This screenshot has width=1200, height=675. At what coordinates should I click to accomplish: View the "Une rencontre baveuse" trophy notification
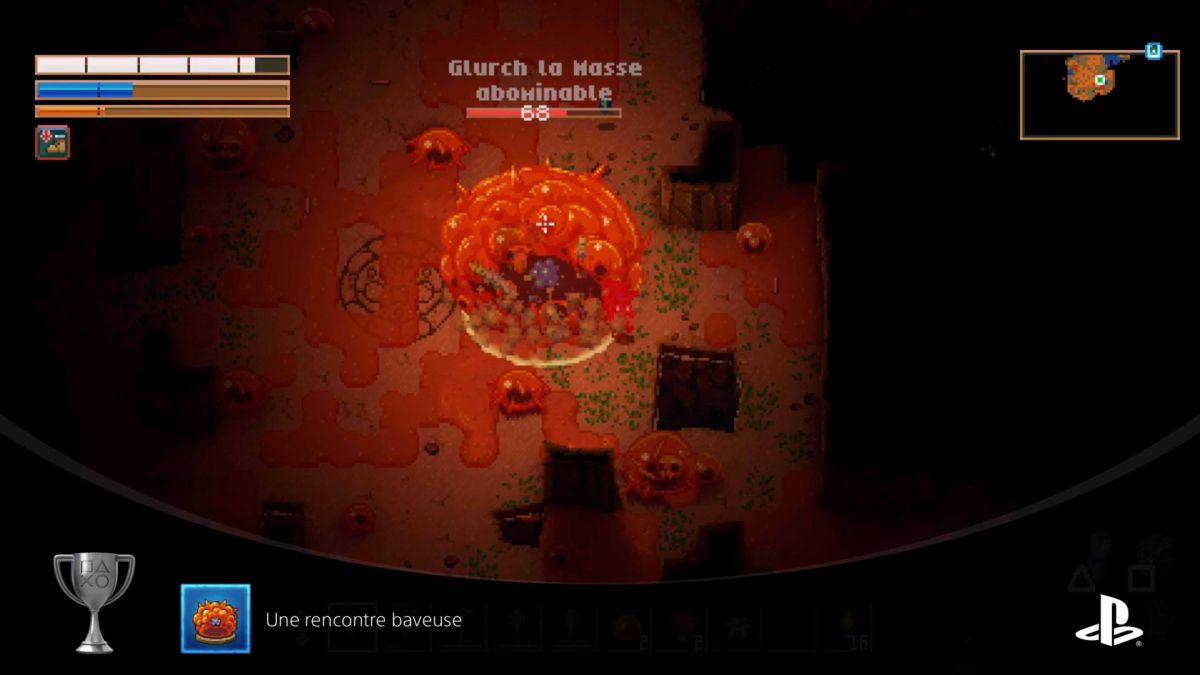[x=363, y=620]
